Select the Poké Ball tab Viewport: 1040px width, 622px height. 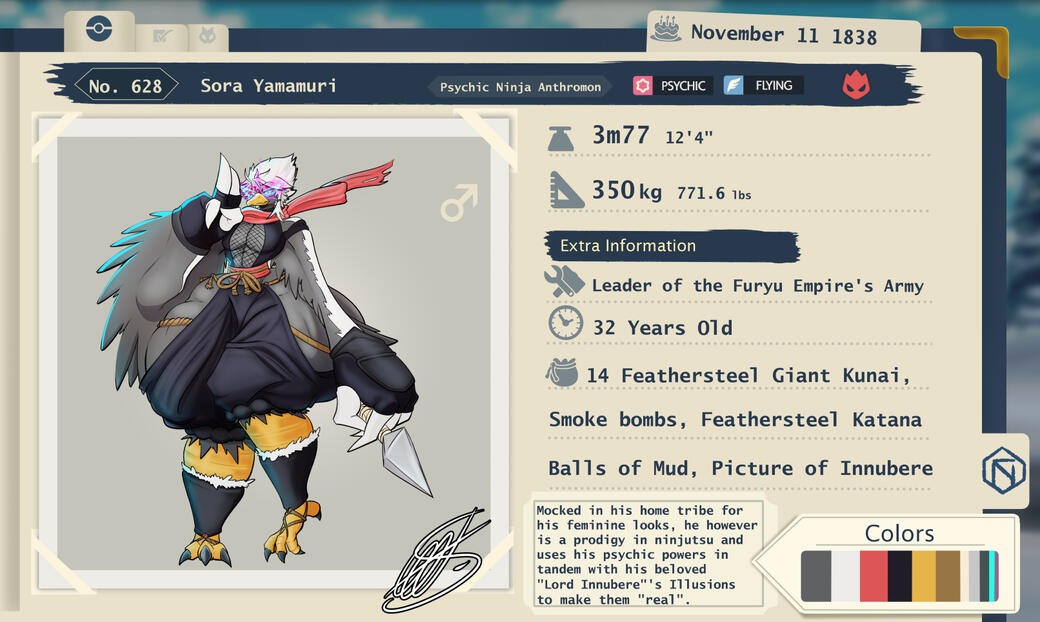click(99, 29)
